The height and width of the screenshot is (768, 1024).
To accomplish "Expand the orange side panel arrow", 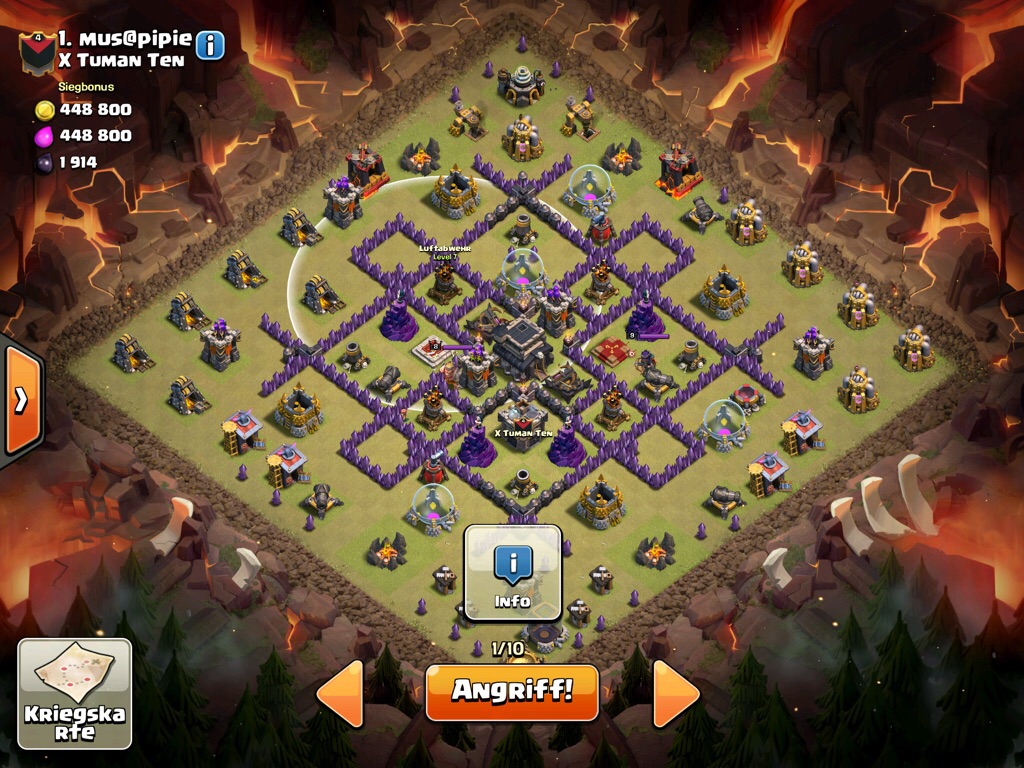I will pos(21,400).
